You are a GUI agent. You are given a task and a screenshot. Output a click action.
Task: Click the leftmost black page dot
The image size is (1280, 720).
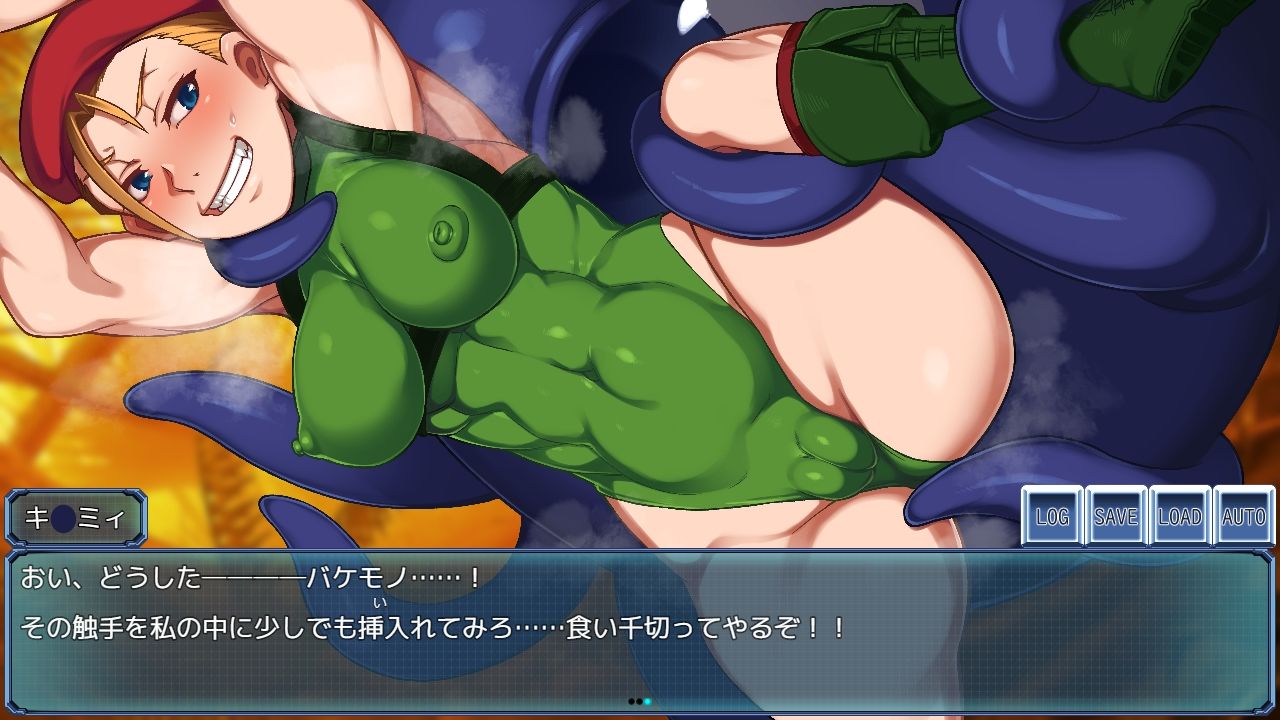631,701
